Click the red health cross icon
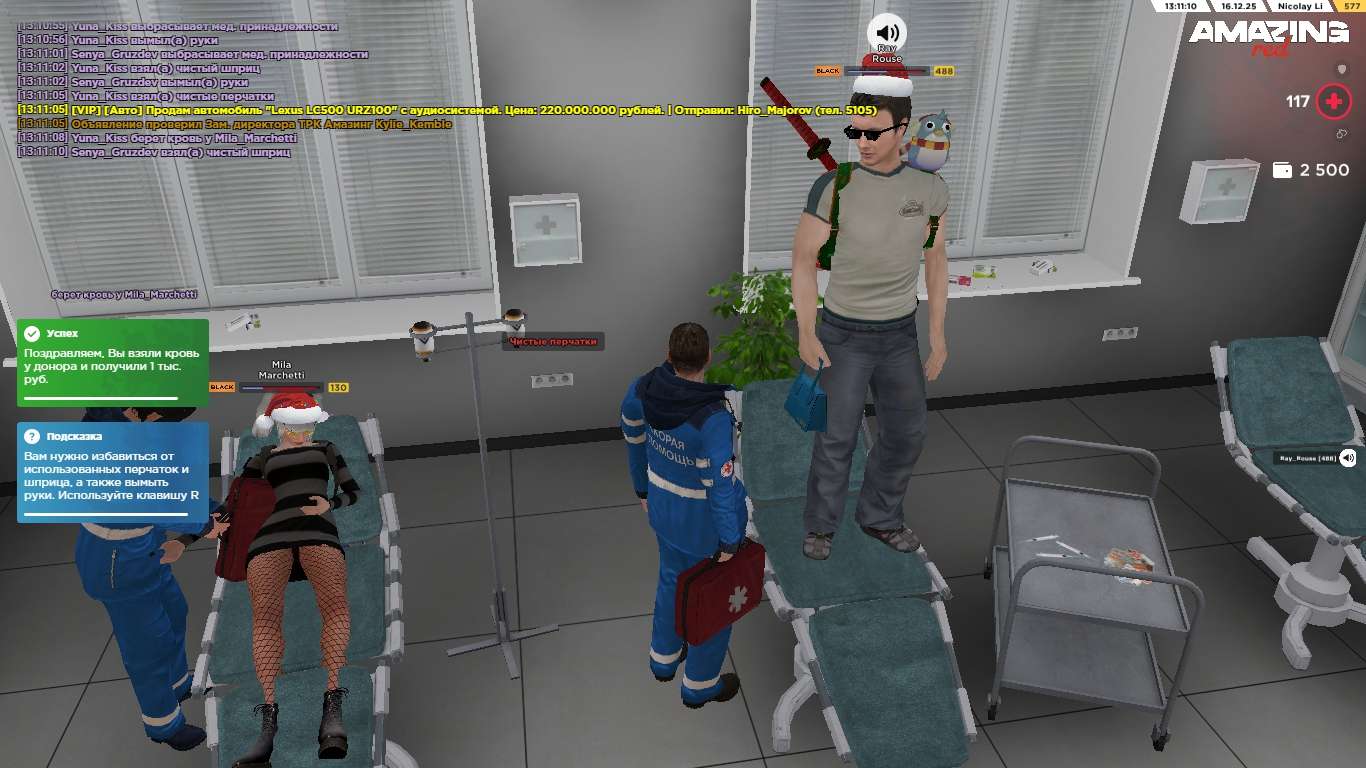Image resolution: width=1366 pixels, height=768 pixels. pyautogui.click(x=1333, y=101)
